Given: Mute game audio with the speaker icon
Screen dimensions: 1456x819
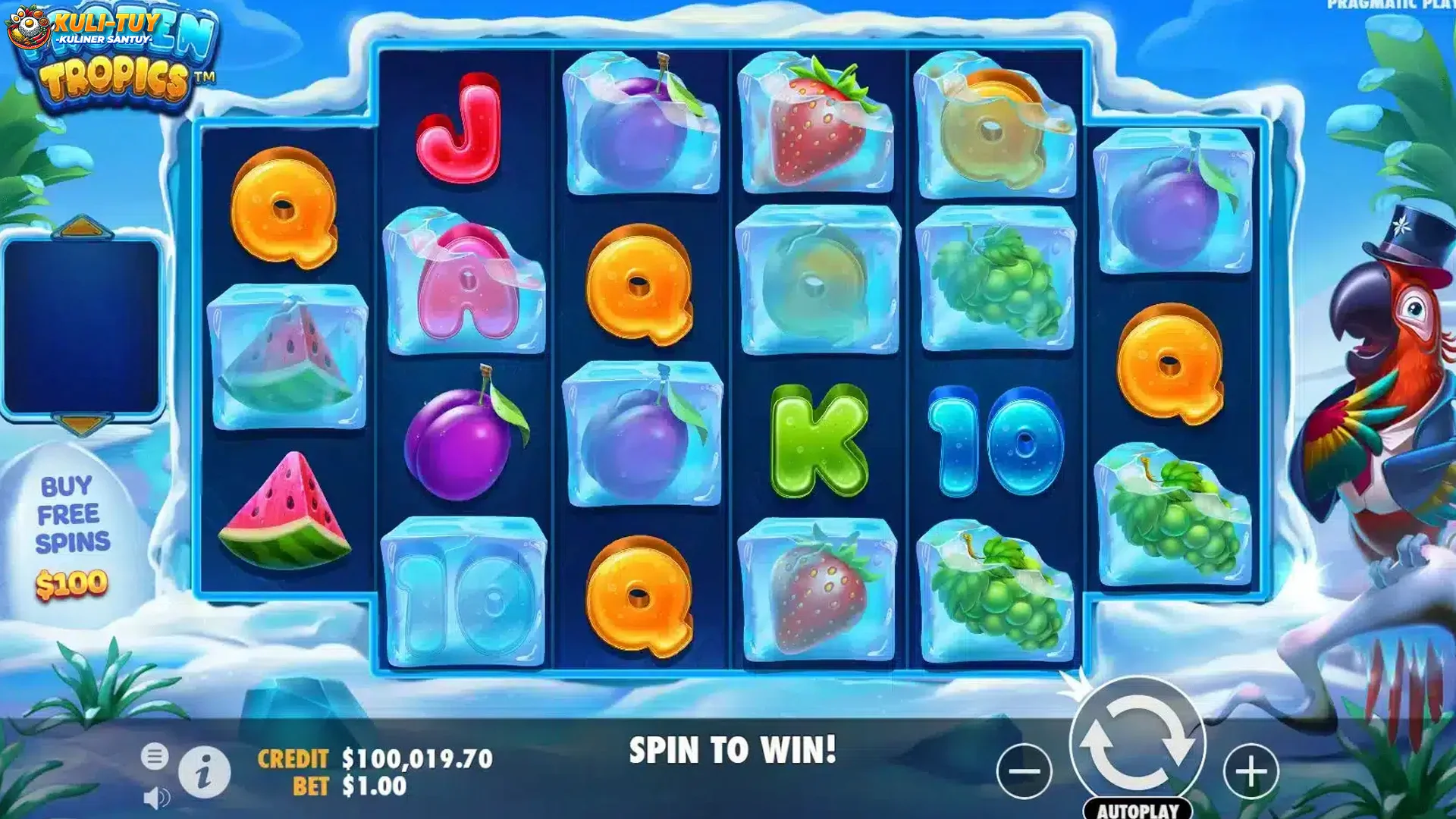Looking at the screenshot, I should [155, 798].
